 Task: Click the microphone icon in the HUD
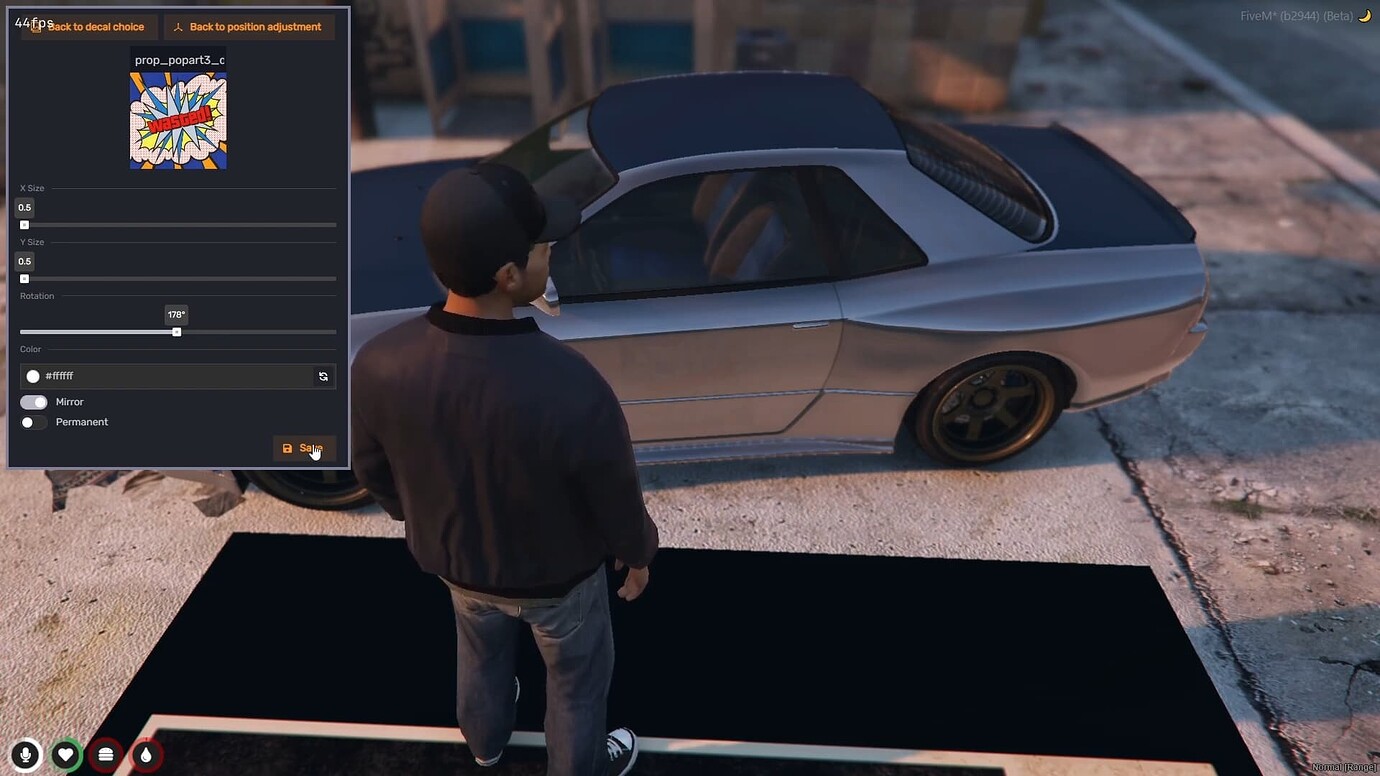(x=25, y=754)
